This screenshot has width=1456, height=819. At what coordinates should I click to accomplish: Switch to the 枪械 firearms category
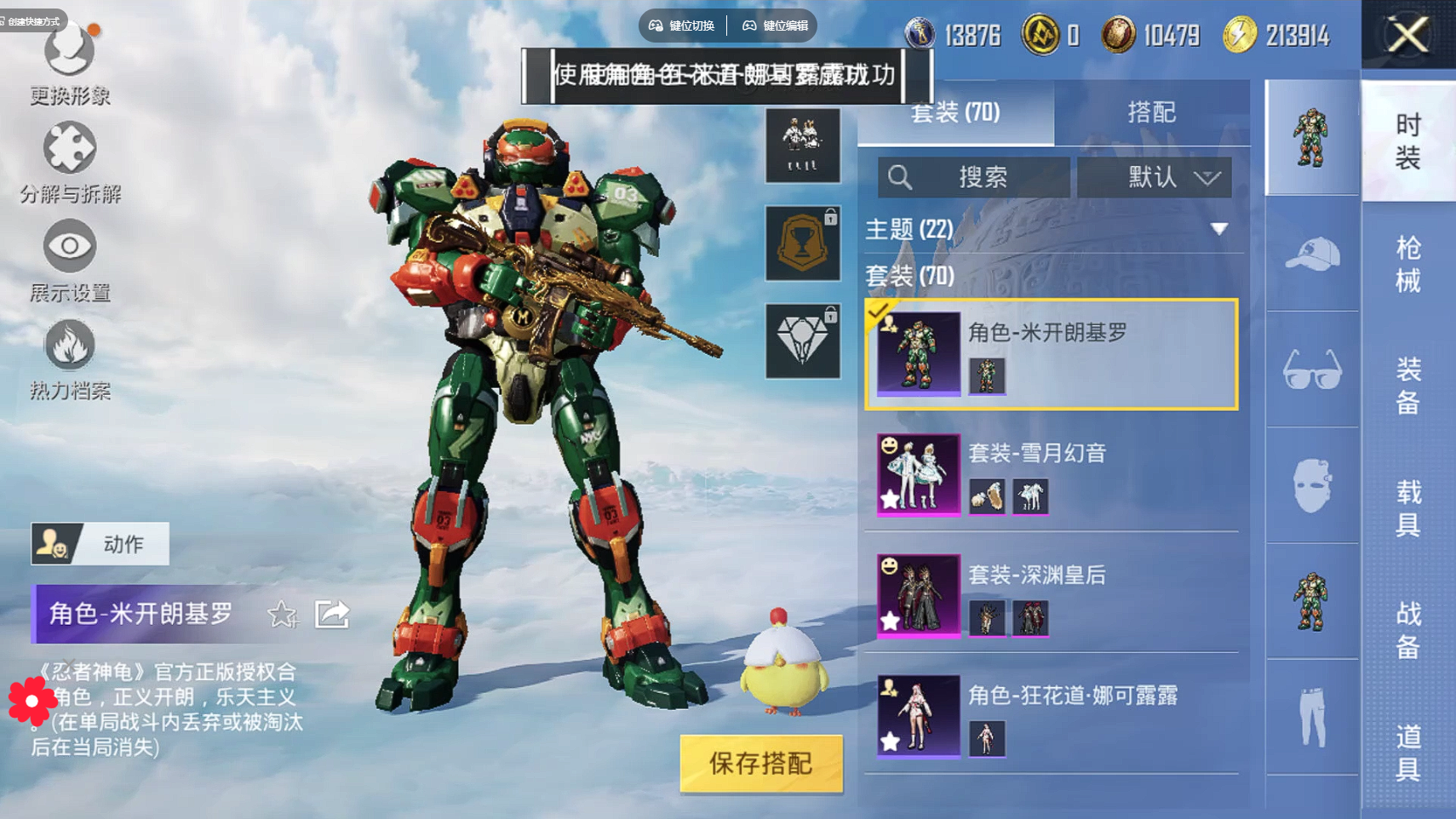(x=1407, y=264)
